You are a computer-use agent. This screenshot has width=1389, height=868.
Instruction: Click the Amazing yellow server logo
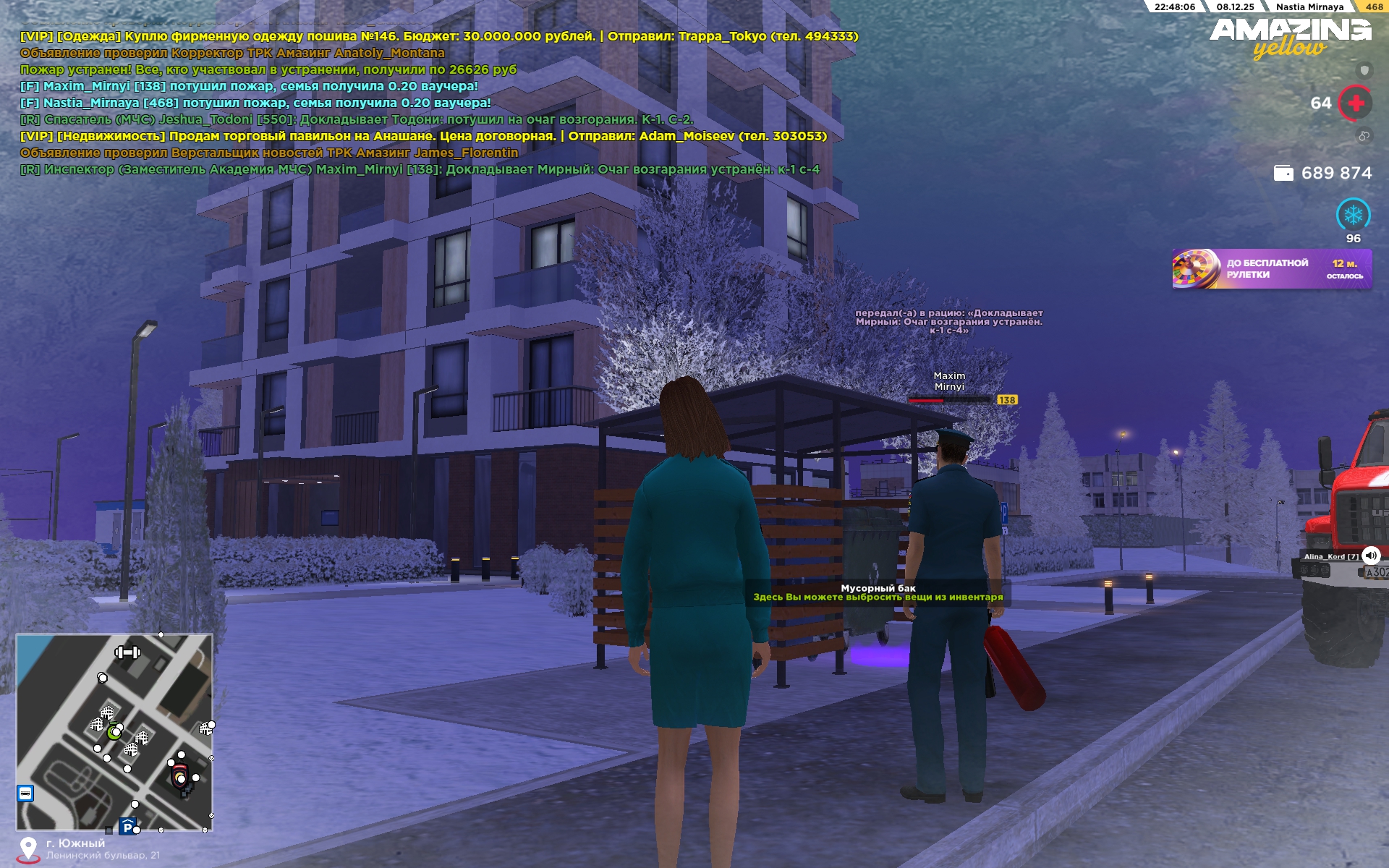pos(1290,38)
